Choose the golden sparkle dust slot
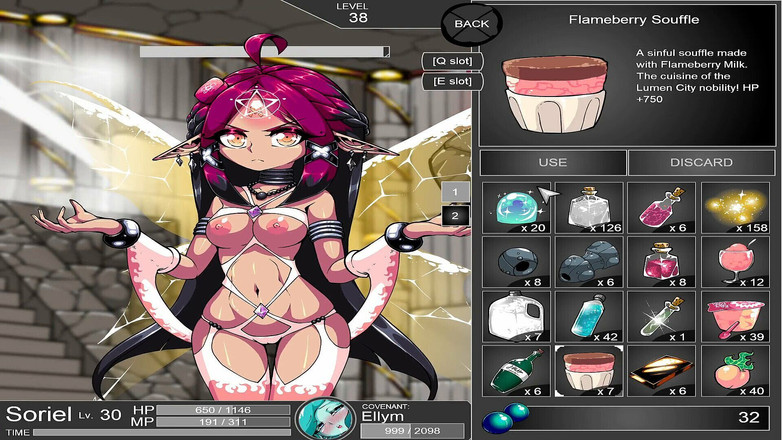The width and height of the screenshot is (782, 440). pyautogui.click(x=735, y=207)
